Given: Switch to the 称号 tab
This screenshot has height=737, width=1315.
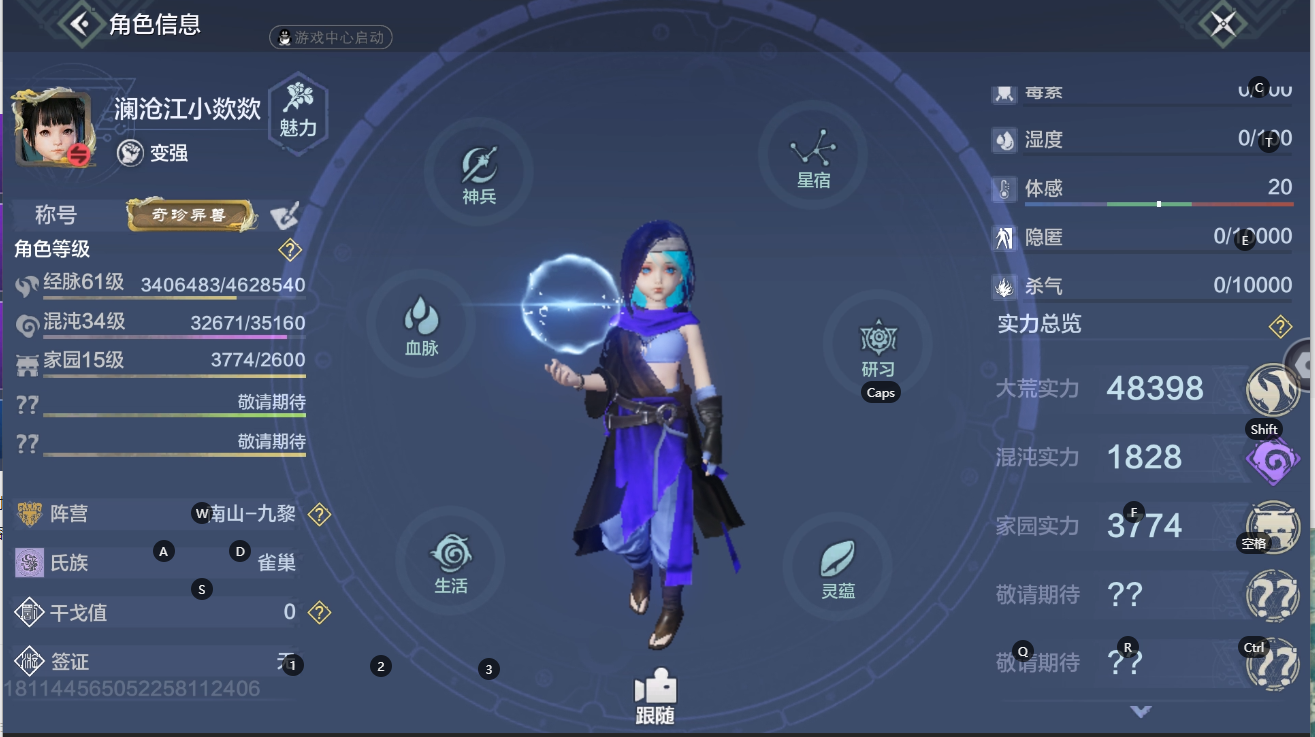Looking at the screenshot, I should (57, 216).
